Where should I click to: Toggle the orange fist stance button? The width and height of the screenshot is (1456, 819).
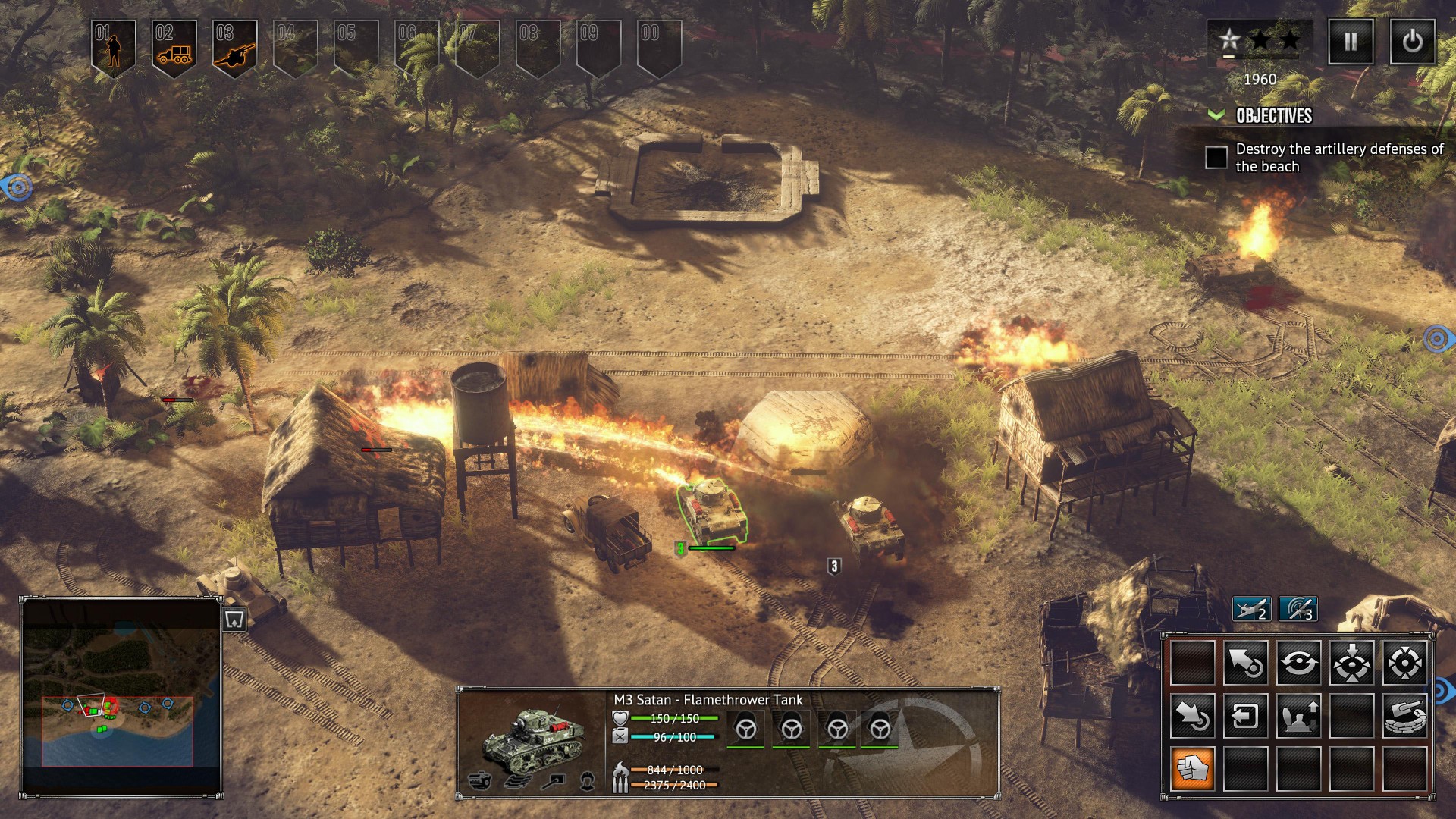pyautogui.click(x=1192, y=768)
